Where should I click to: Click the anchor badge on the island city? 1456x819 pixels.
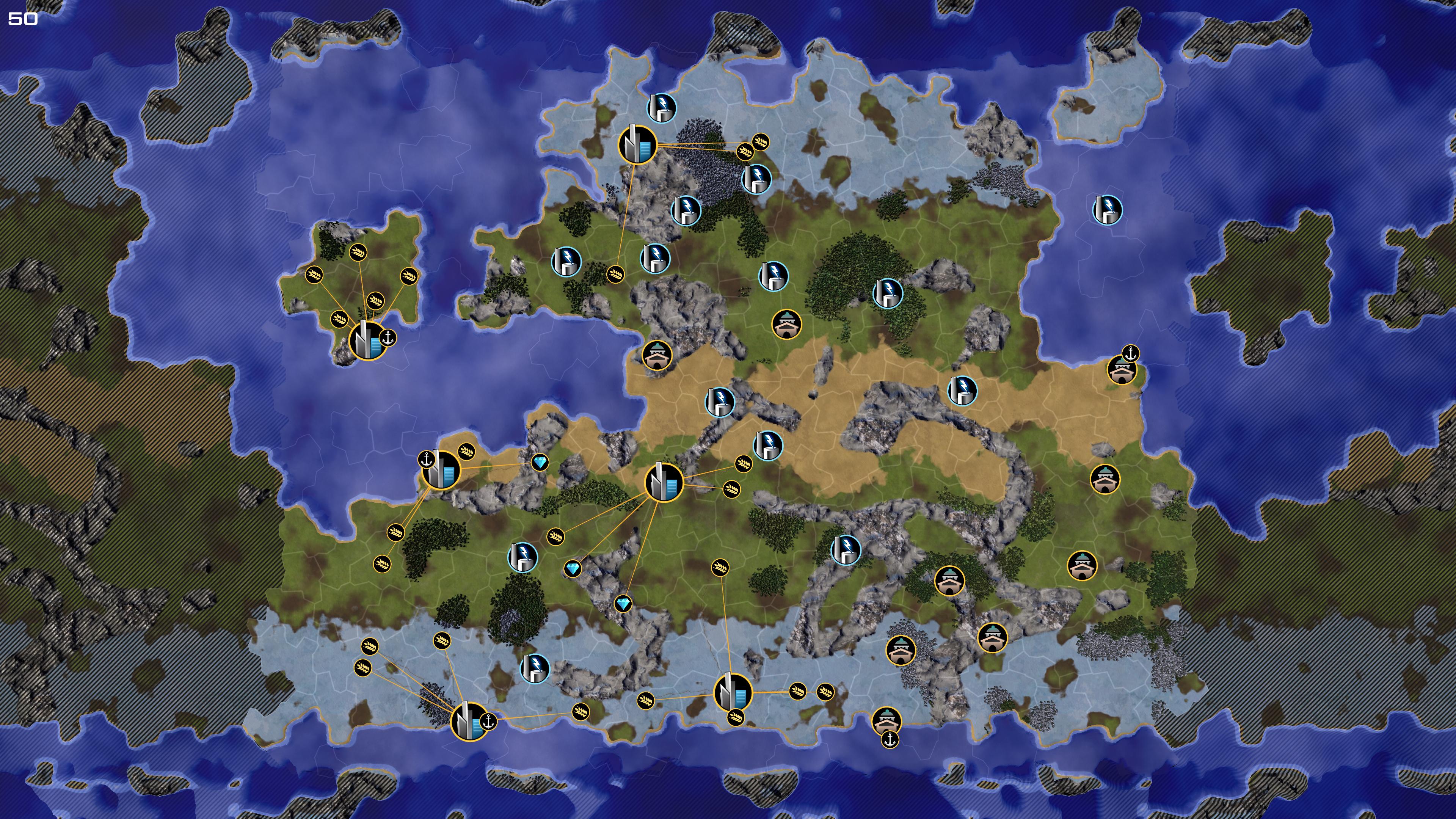tap(388, 338)
